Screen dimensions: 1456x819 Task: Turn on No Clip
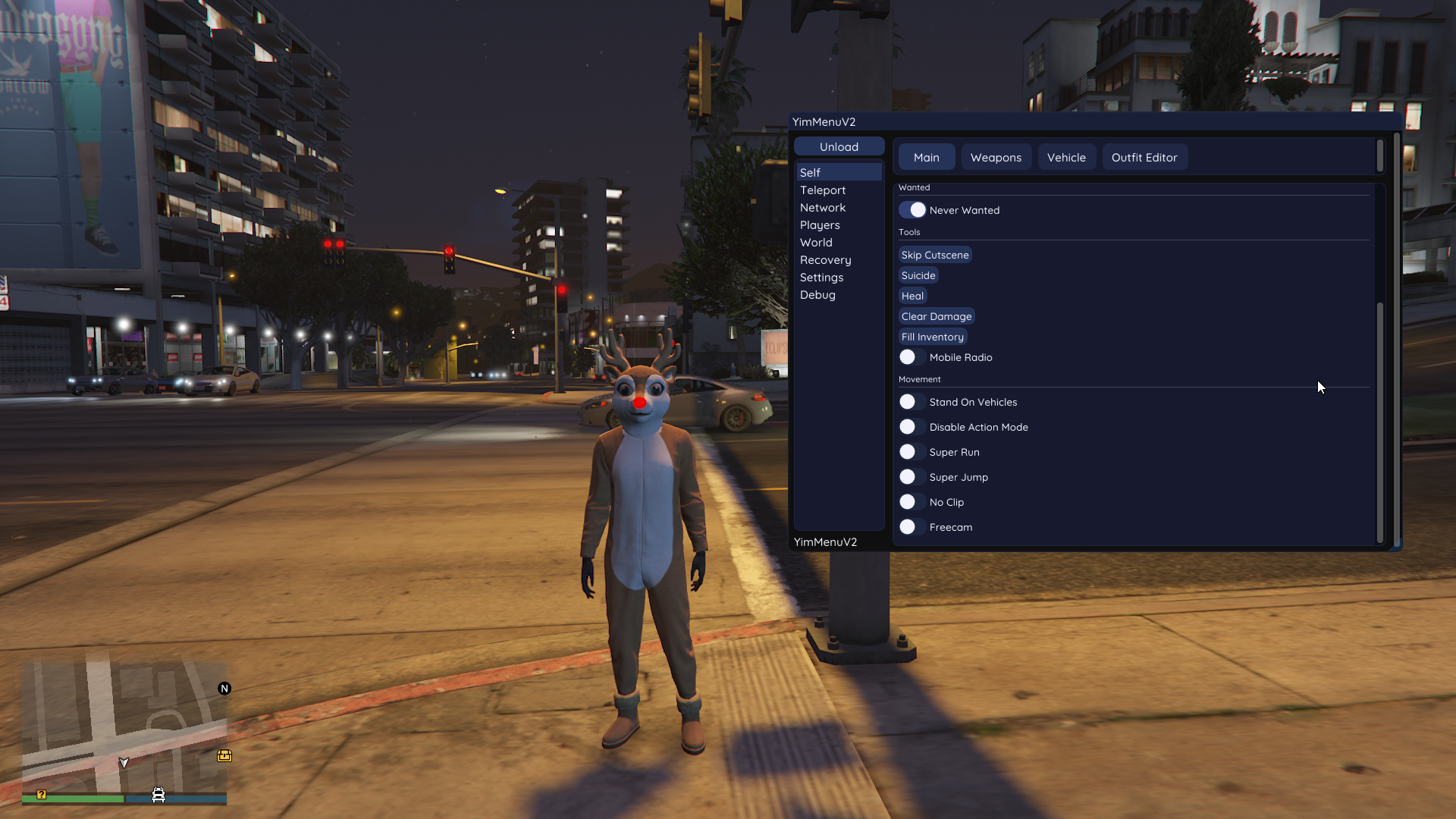[x=908, y=501]
